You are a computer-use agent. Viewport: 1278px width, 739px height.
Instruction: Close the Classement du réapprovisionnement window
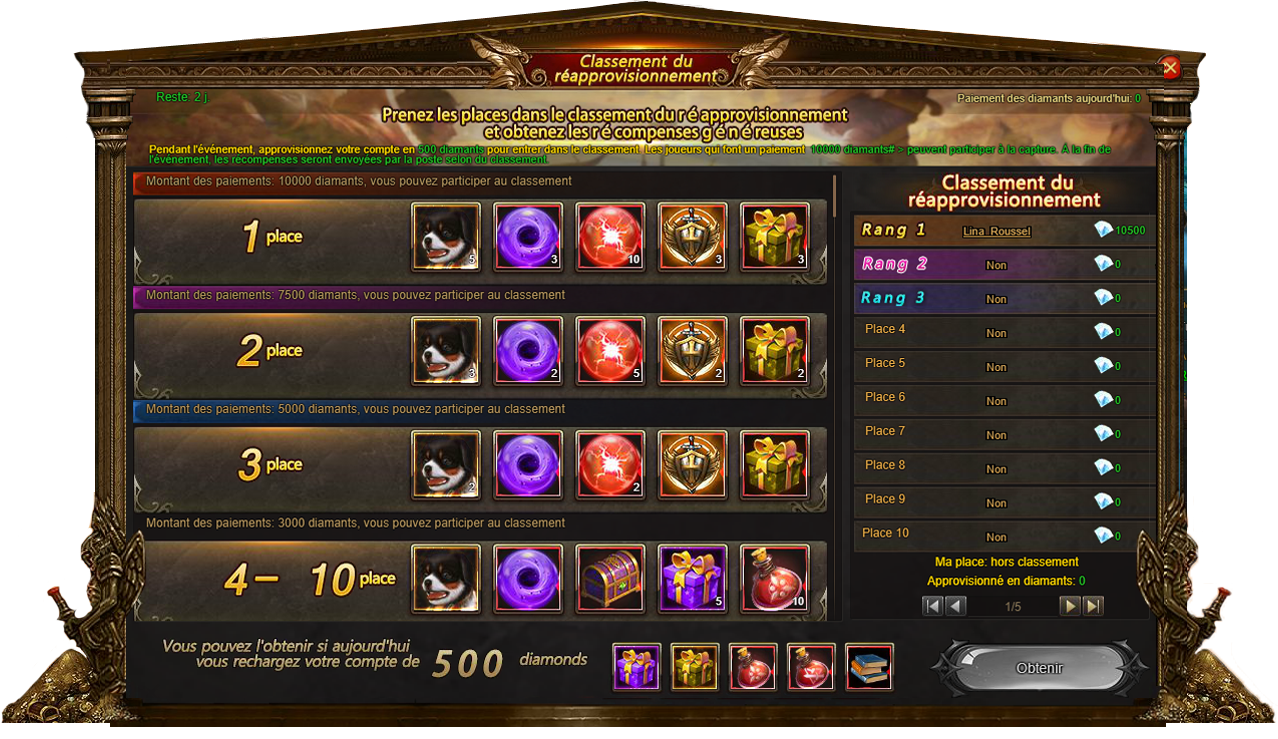1170,68
